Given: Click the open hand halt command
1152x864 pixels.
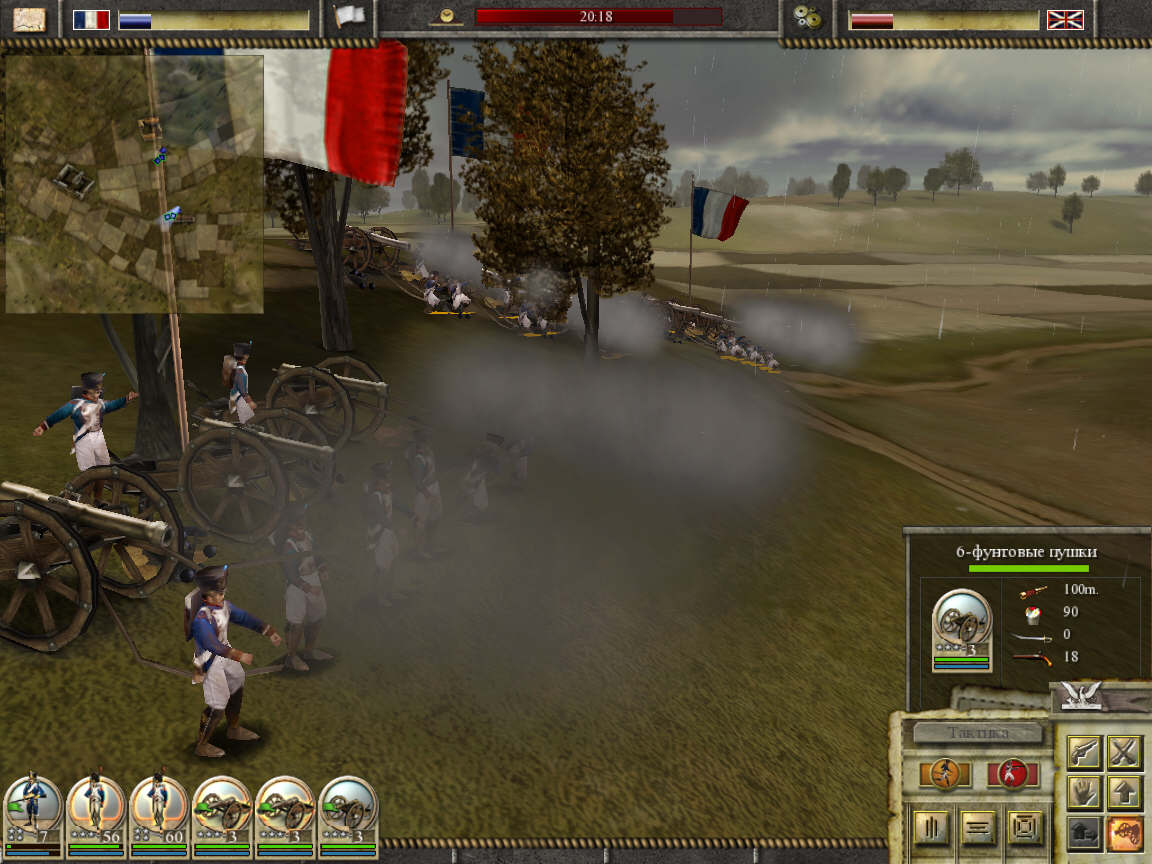Looking at the screenshot, I should (x=1085, y=793).
